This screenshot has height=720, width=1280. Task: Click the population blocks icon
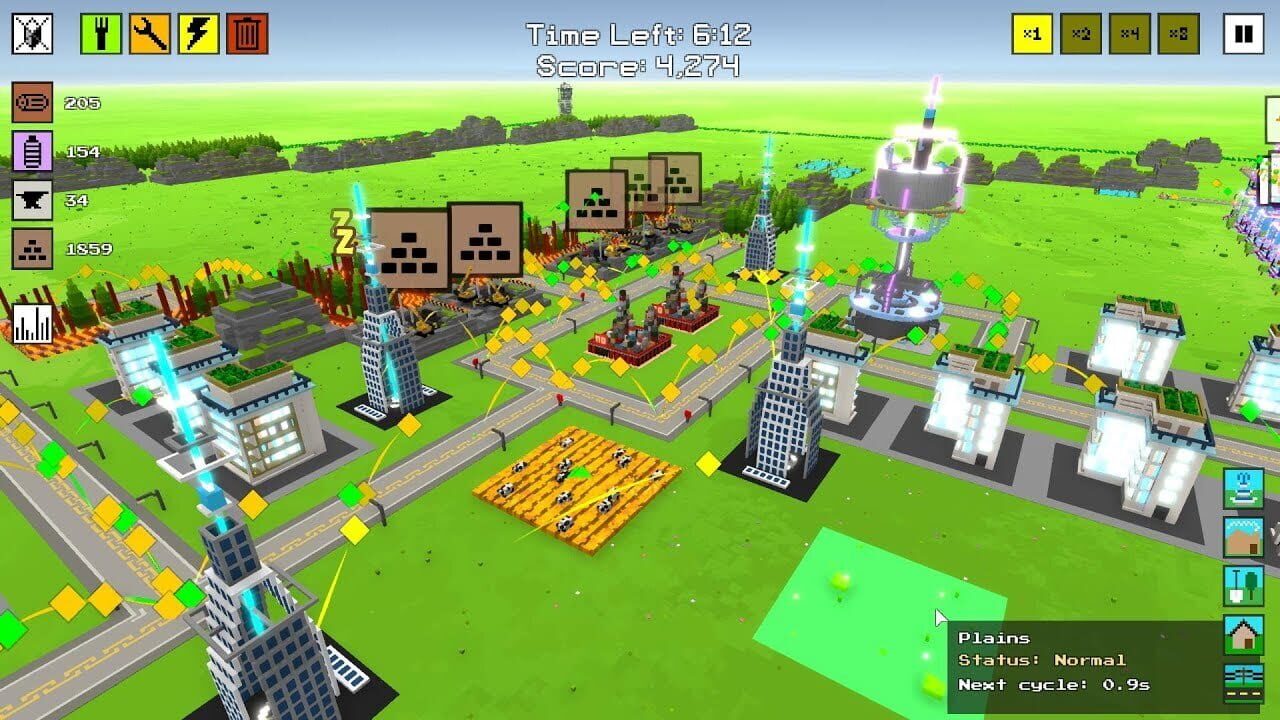tap(33, 248)
